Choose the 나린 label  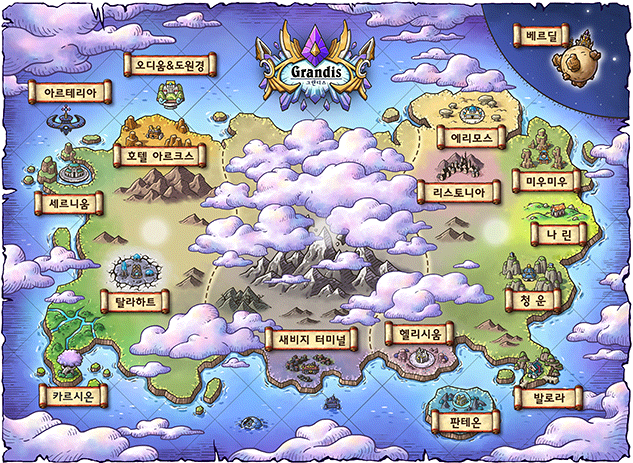(x=552, y=233)
